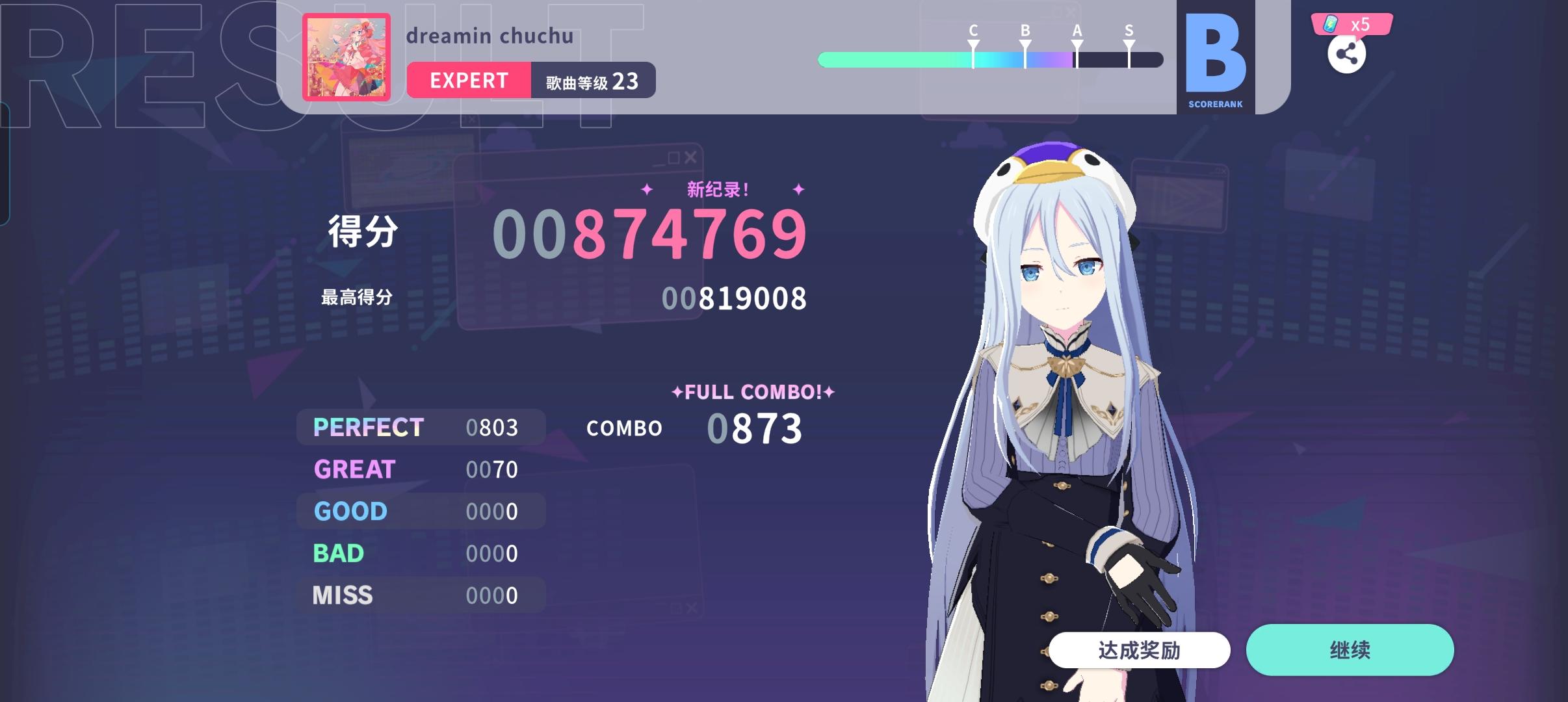Click the EXPERT difficulty badge
Viewport: 1568px width, 702px height.
pos(467,80)
